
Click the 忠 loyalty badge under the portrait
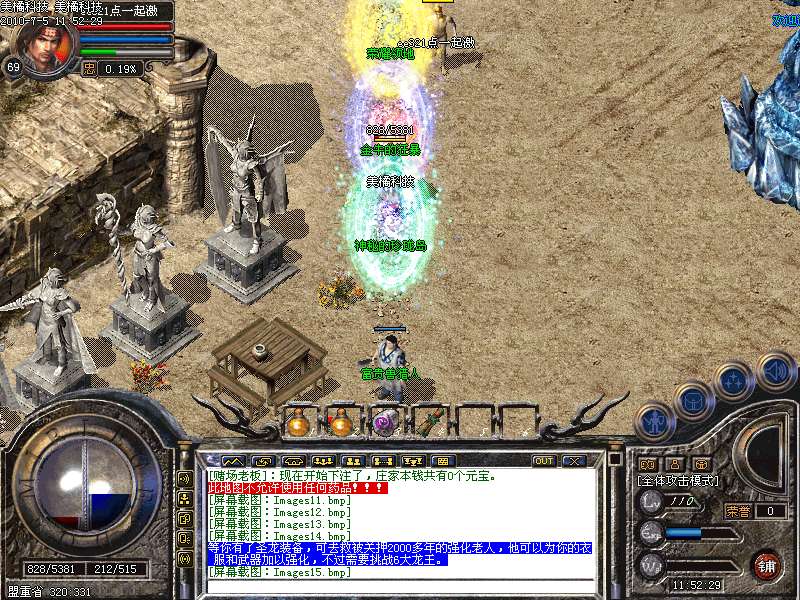click(x=88, y=69)
